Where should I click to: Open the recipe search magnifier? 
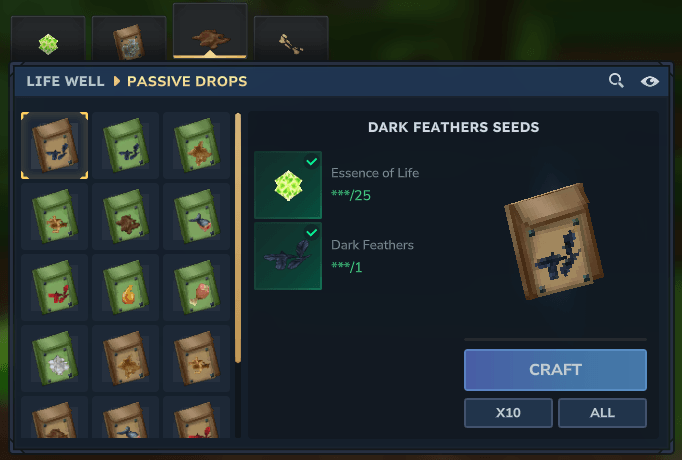pyautogui.click(x=616, y=81)
